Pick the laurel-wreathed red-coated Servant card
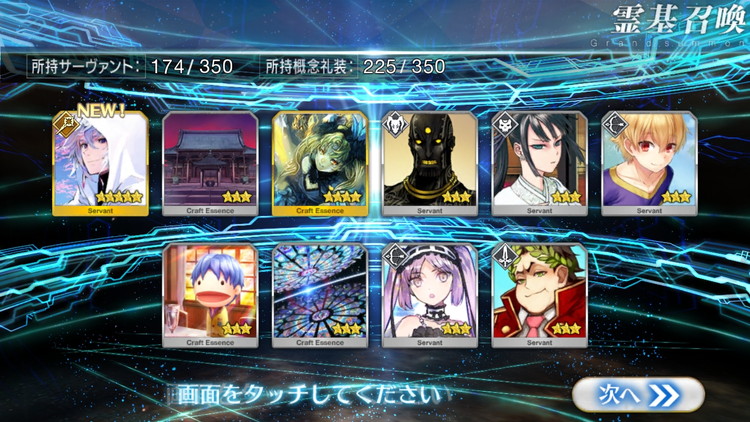Screen dimensions: 750x422 (x=539, y=294)
